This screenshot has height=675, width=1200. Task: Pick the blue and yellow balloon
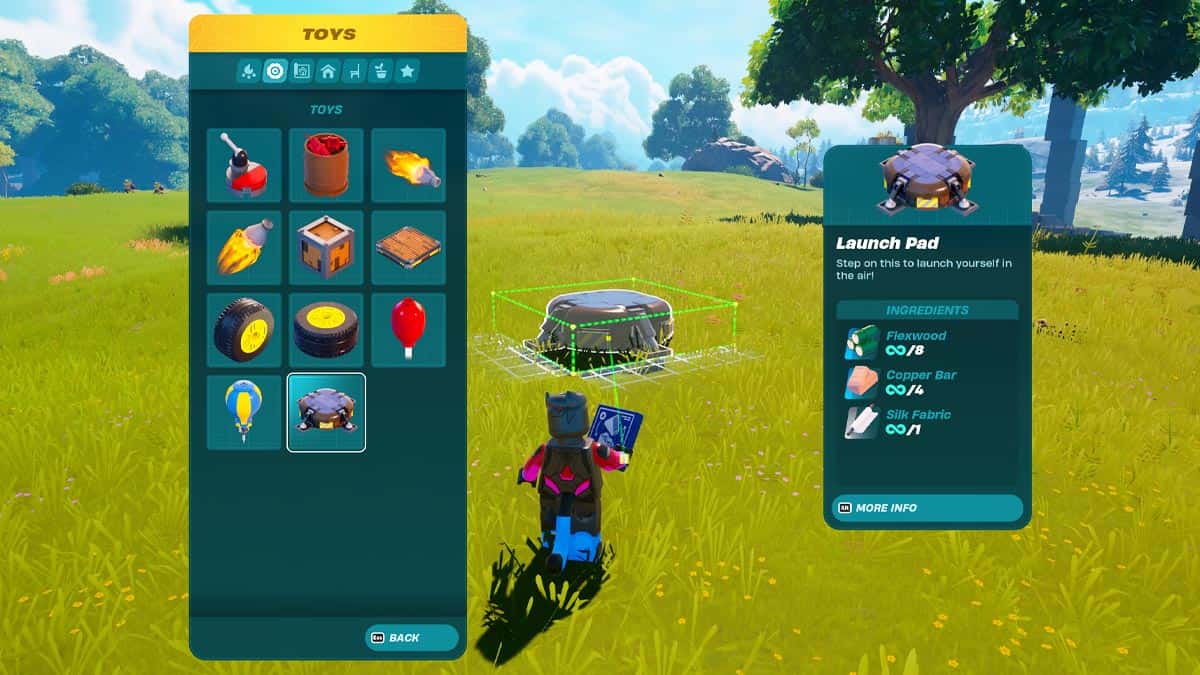coord(244,412)
